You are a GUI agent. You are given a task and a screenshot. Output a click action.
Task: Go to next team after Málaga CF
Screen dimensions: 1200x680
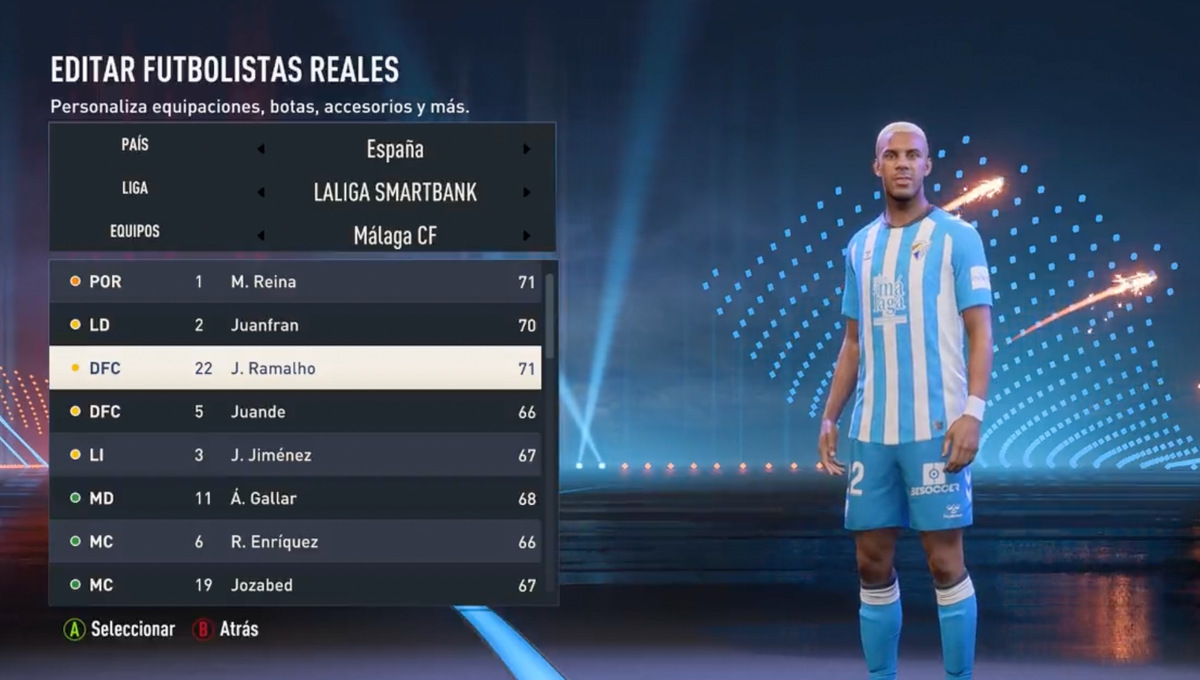[x=527, y=236]
